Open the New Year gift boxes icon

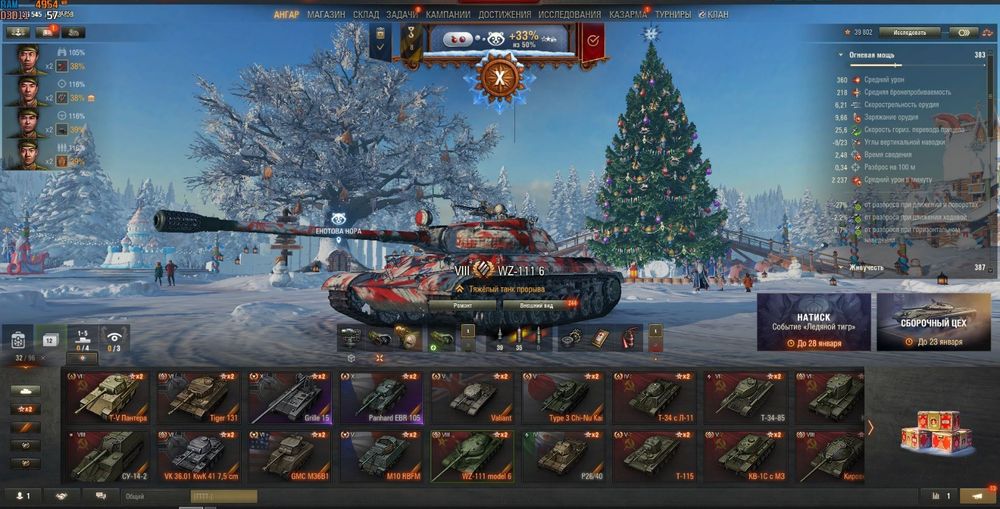coord(936,430)
